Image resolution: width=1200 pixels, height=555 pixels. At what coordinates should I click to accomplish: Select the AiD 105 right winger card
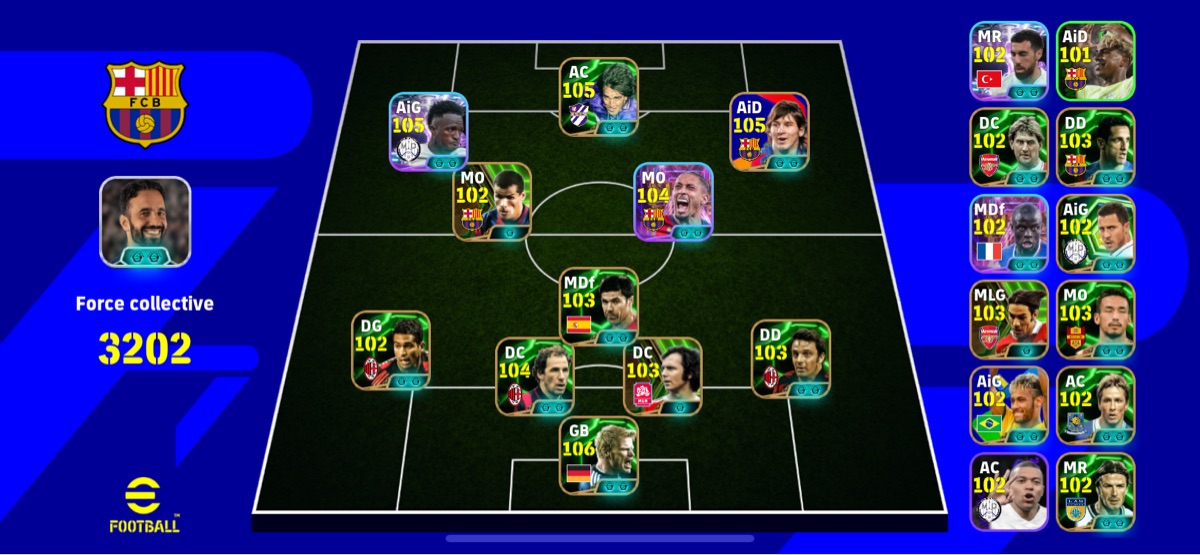point(770,132)
